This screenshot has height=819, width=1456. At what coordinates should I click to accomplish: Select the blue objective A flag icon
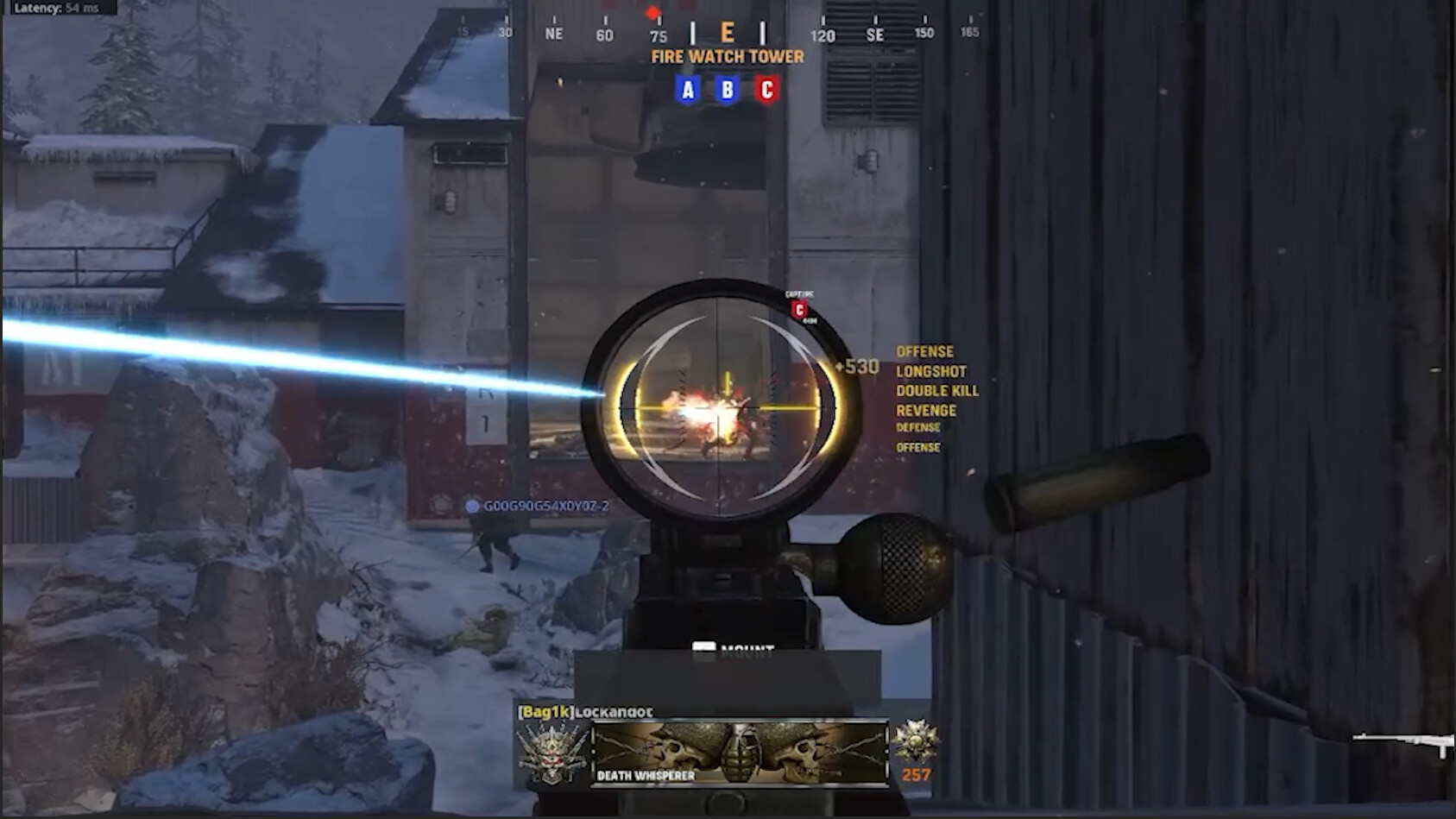tap(688, 89)
